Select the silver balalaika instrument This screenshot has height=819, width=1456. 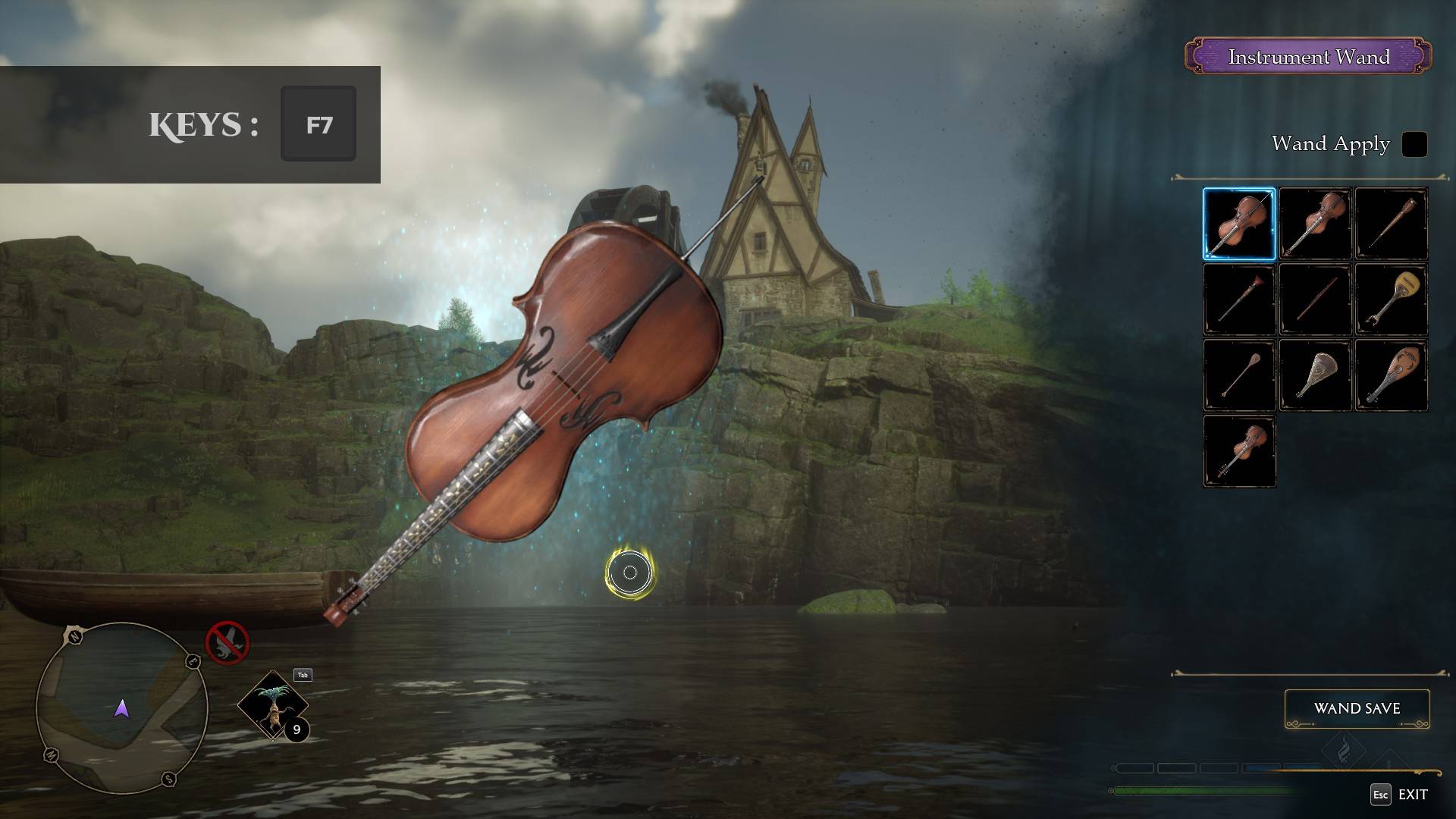pyautogui.click(x=1314, y=375)
